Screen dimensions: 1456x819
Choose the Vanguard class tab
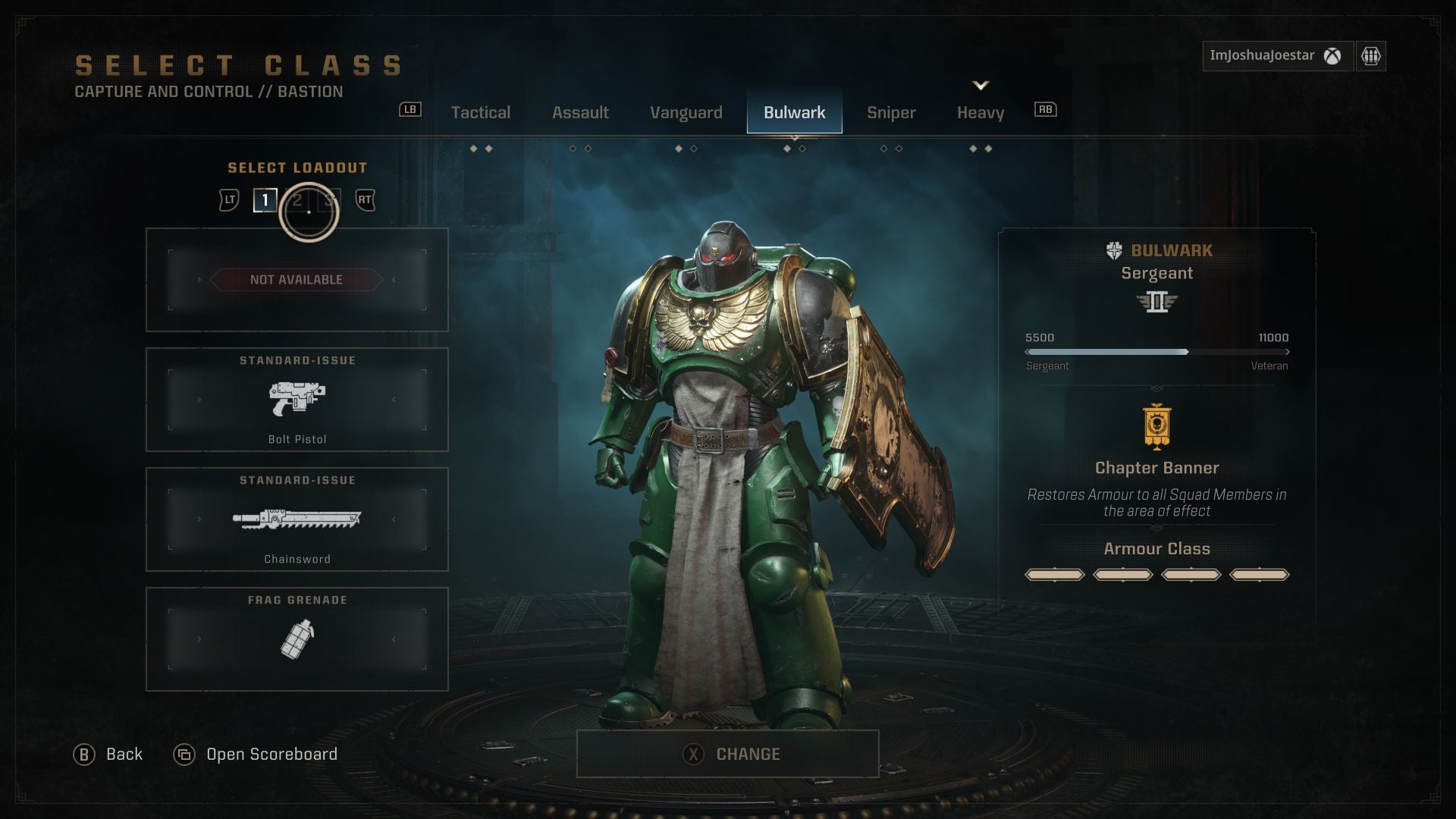(x=686, y=112)
